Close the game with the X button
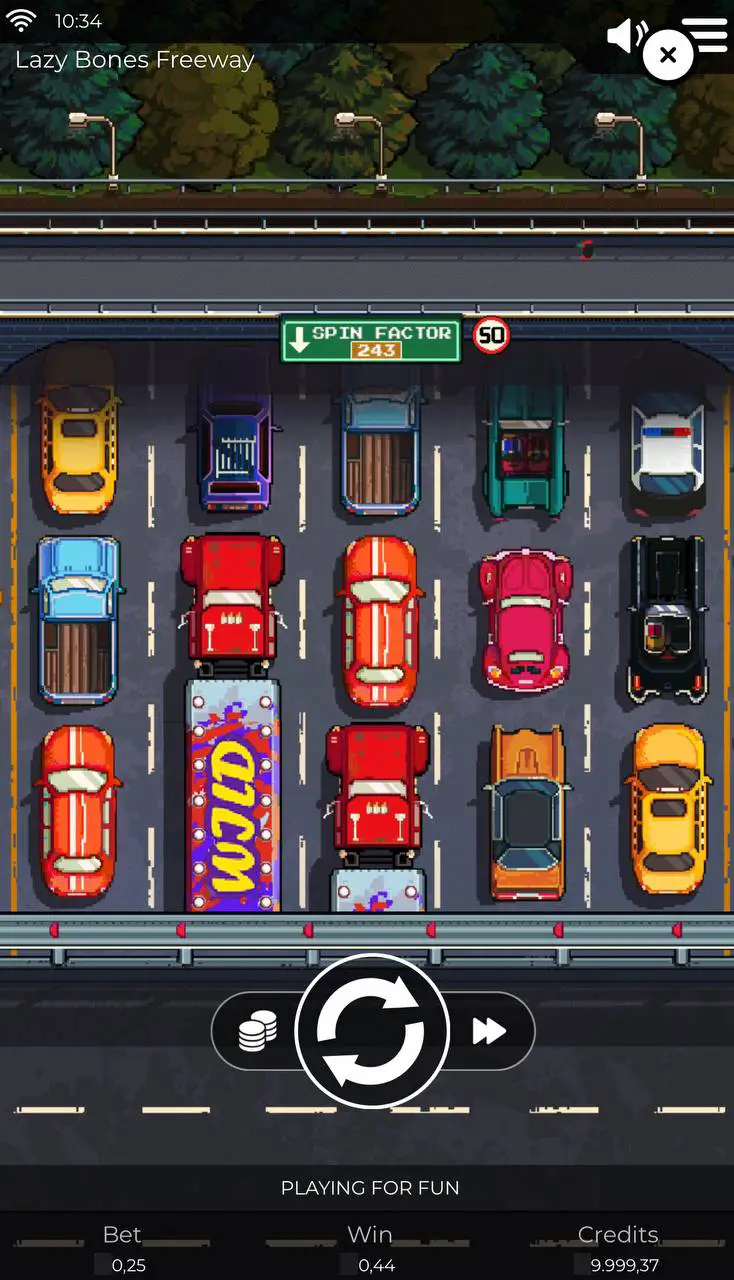This screenshot has width=734, height=1280. click(x=668, y=56)
